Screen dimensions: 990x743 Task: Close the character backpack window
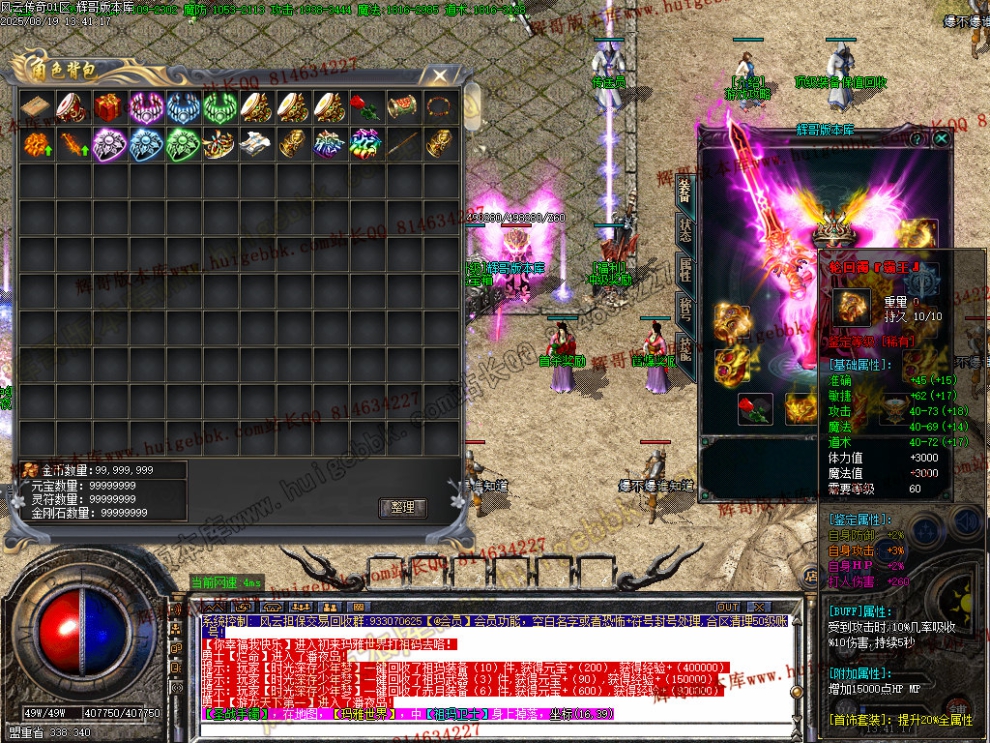(440, 75)
